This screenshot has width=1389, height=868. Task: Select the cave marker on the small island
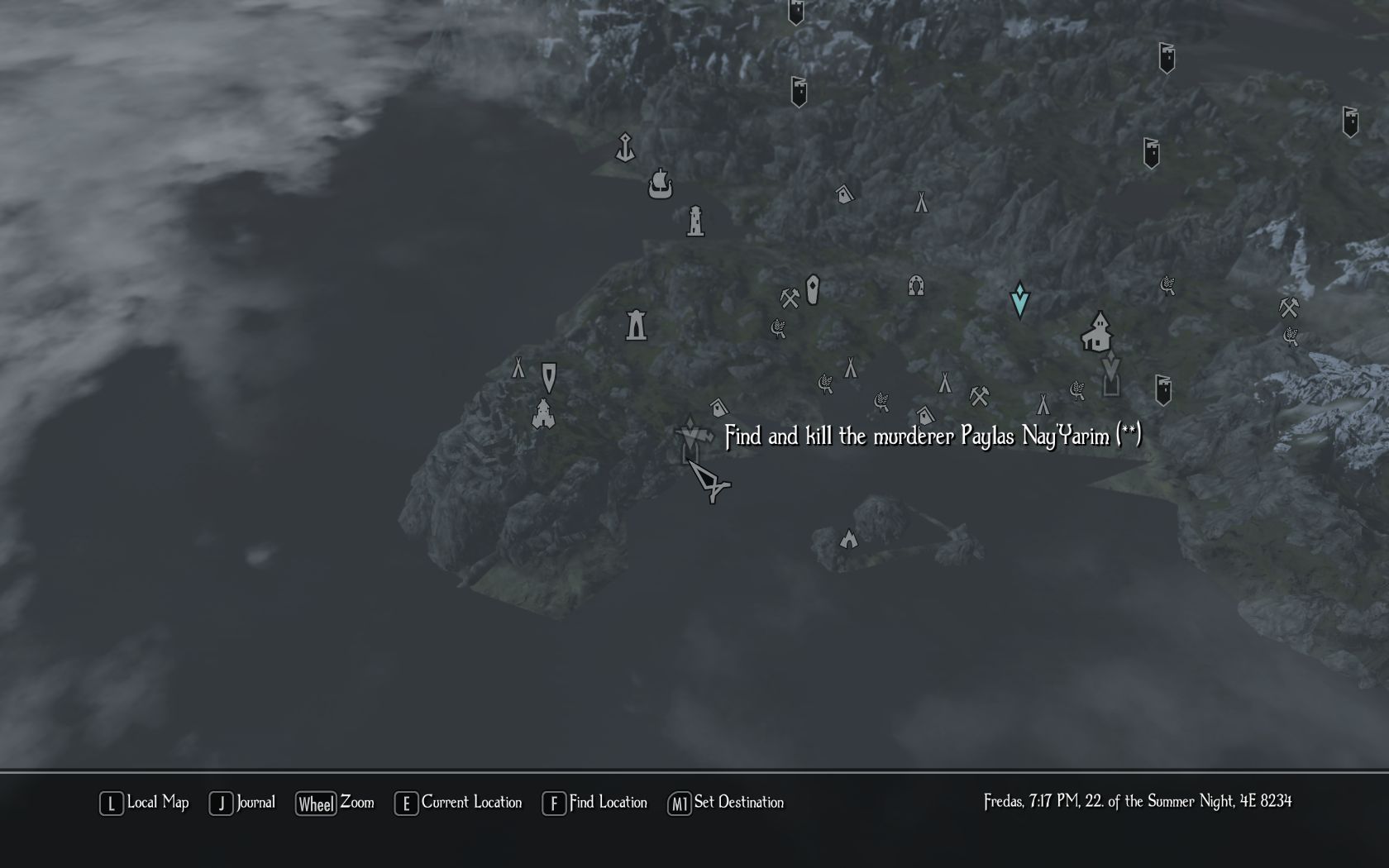[x=848, y=540]
